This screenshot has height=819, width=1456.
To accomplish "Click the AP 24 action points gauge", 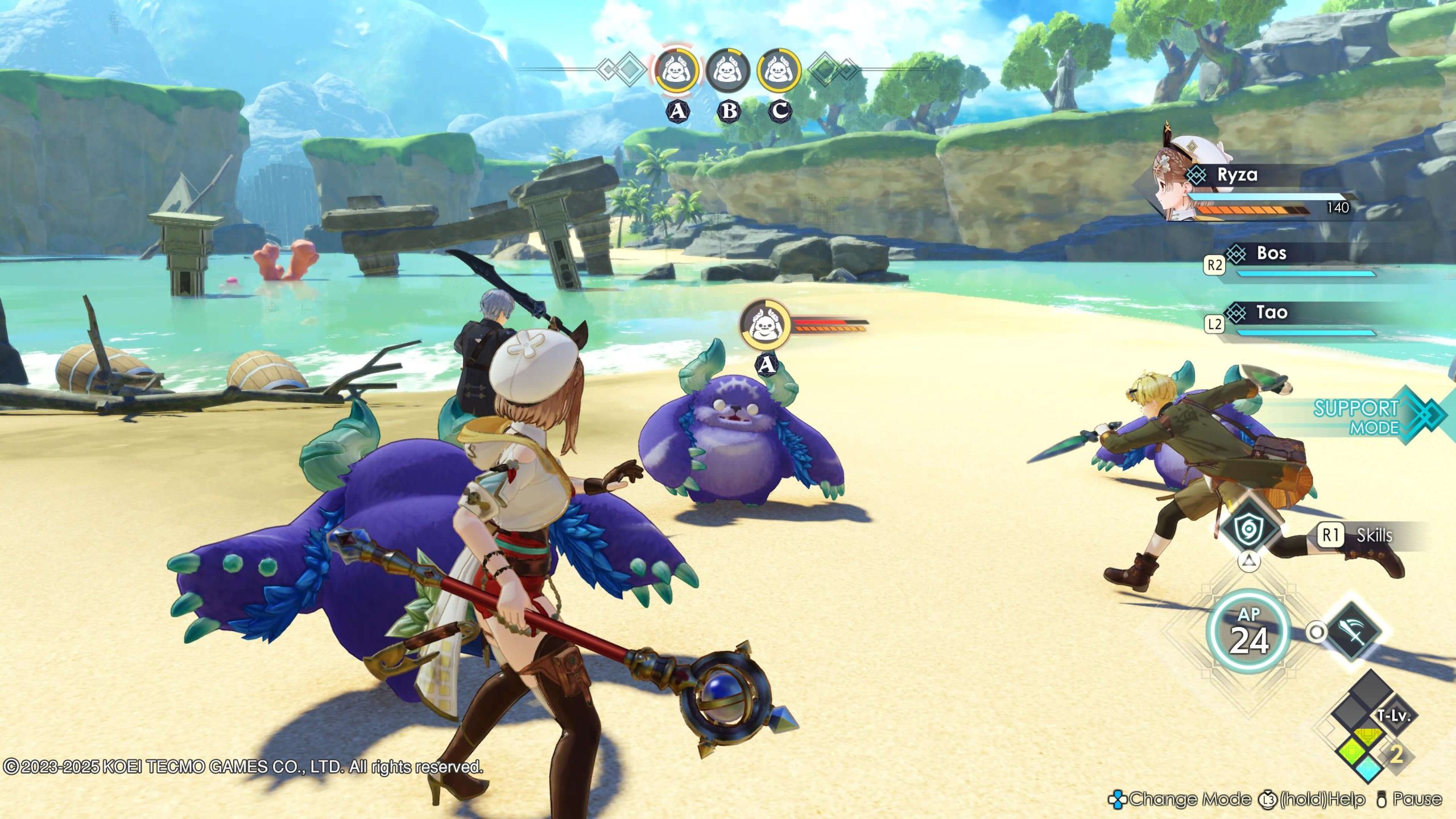I will click(1248, 631).
